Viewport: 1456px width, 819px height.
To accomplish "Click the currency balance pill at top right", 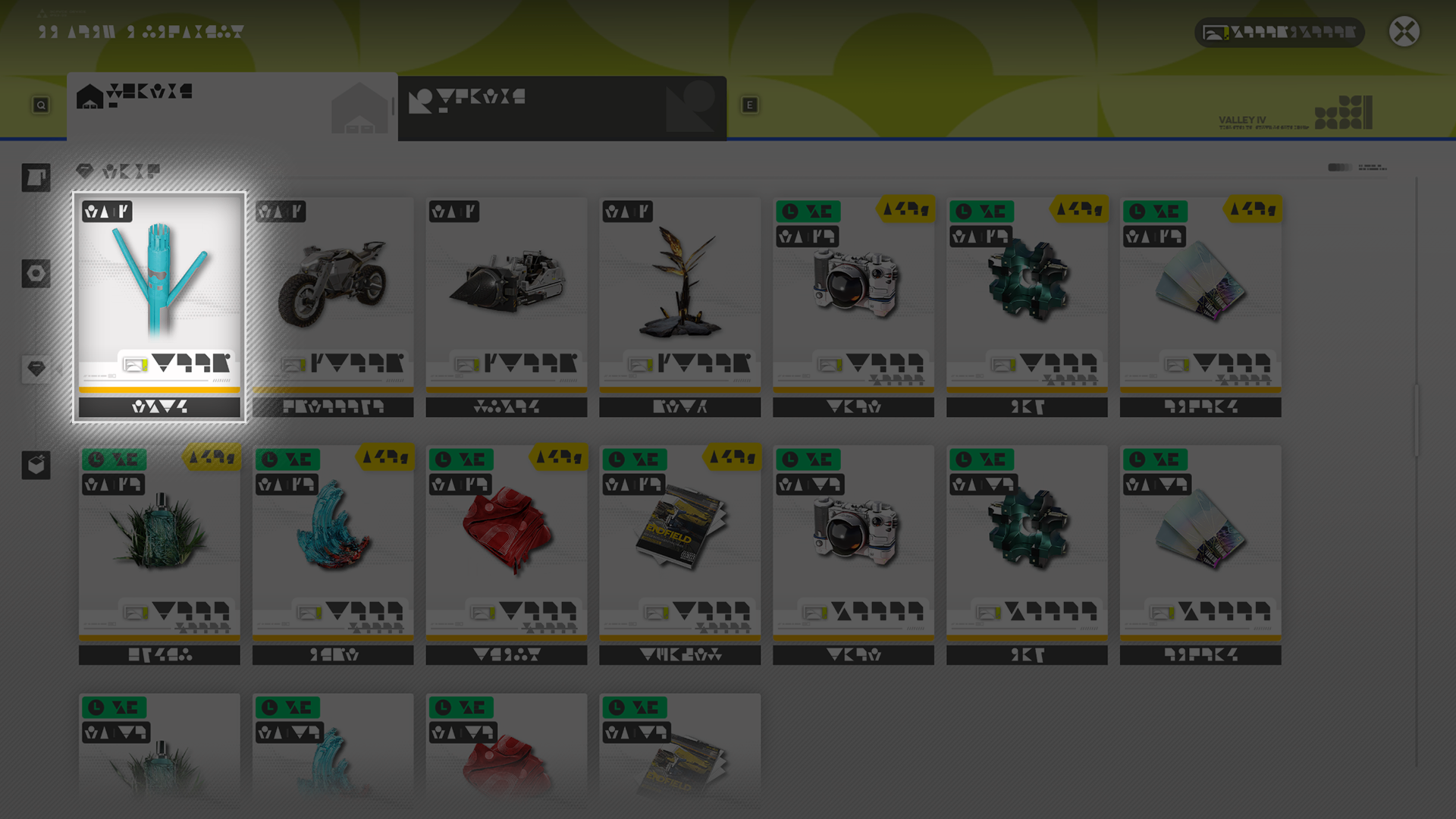I will [1279, 33].
